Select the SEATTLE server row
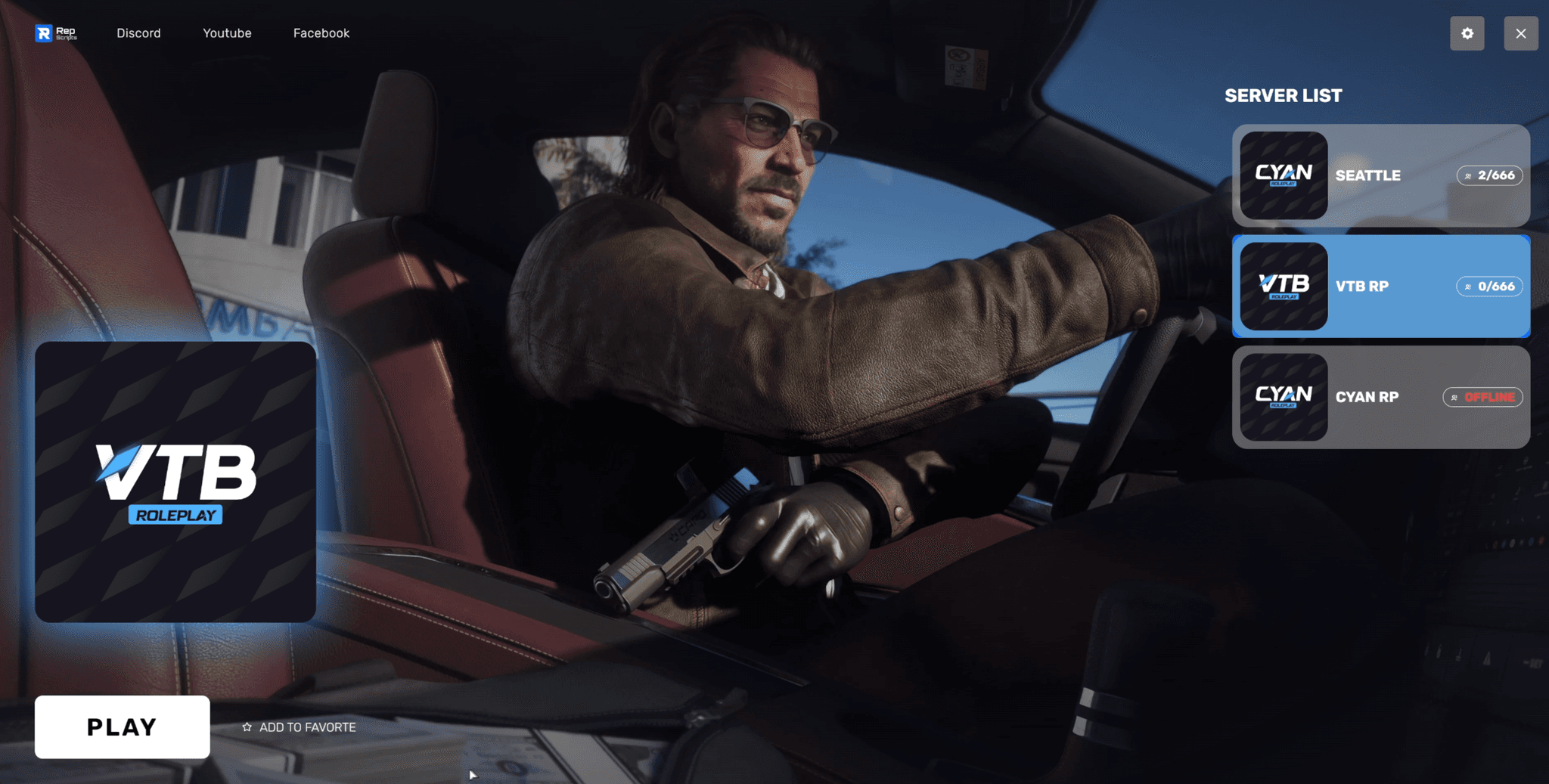Image resolution: width=1549 pixels, height=784 pixels. point(1380,175)
